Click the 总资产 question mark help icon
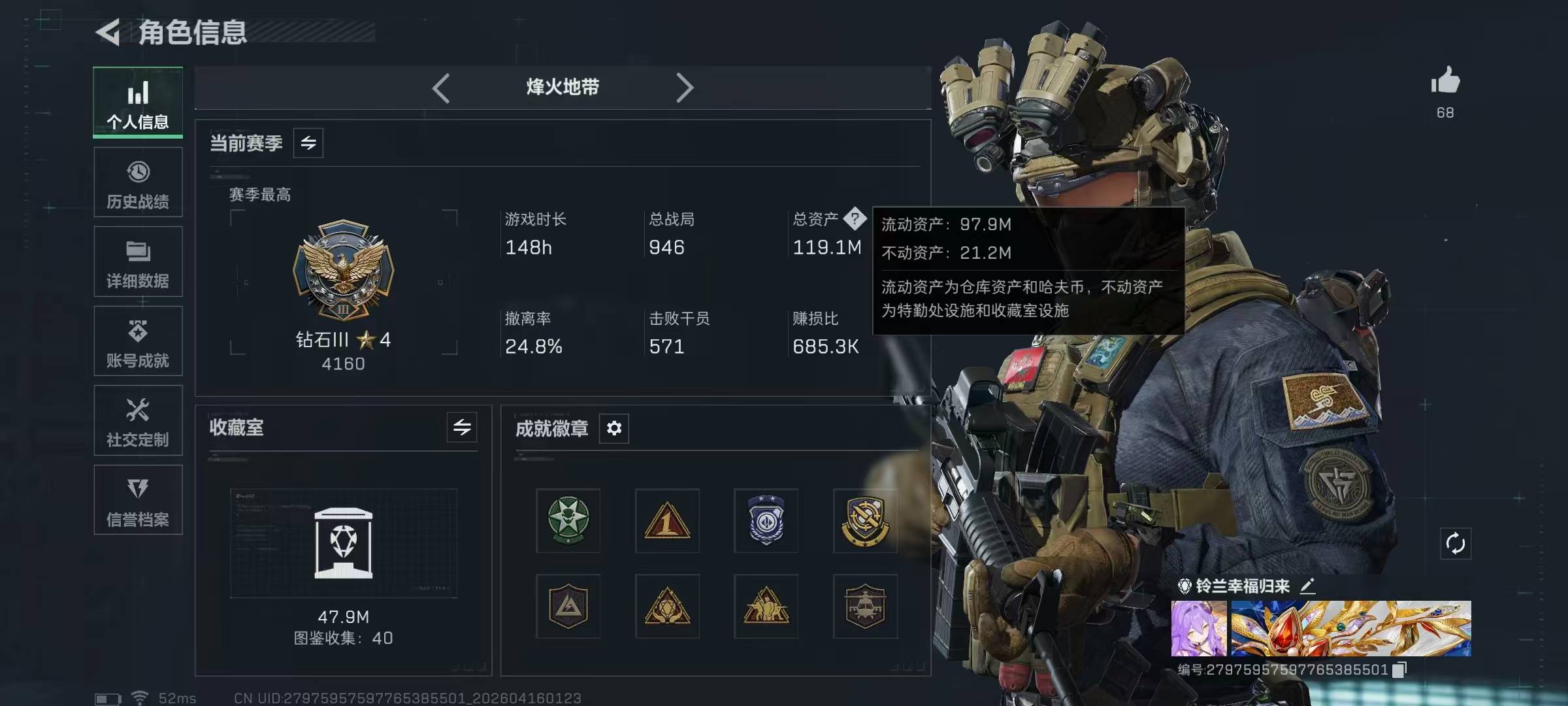This screenshot has height=706, width=1568. pyautogui.click(x=855, y=218)
